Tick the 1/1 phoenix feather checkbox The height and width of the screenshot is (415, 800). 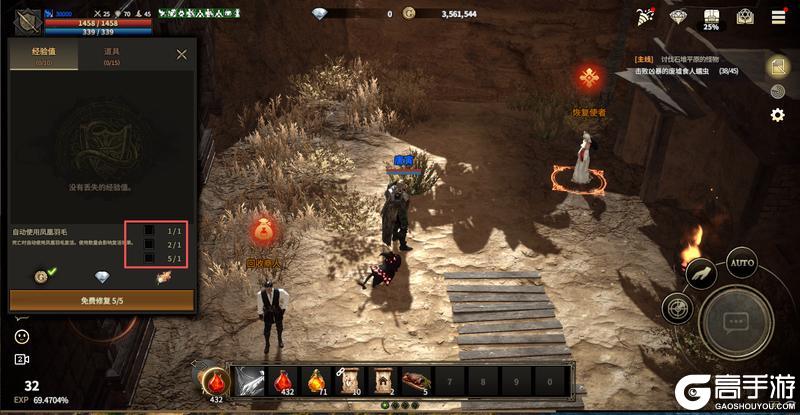[x=149, y=230]
